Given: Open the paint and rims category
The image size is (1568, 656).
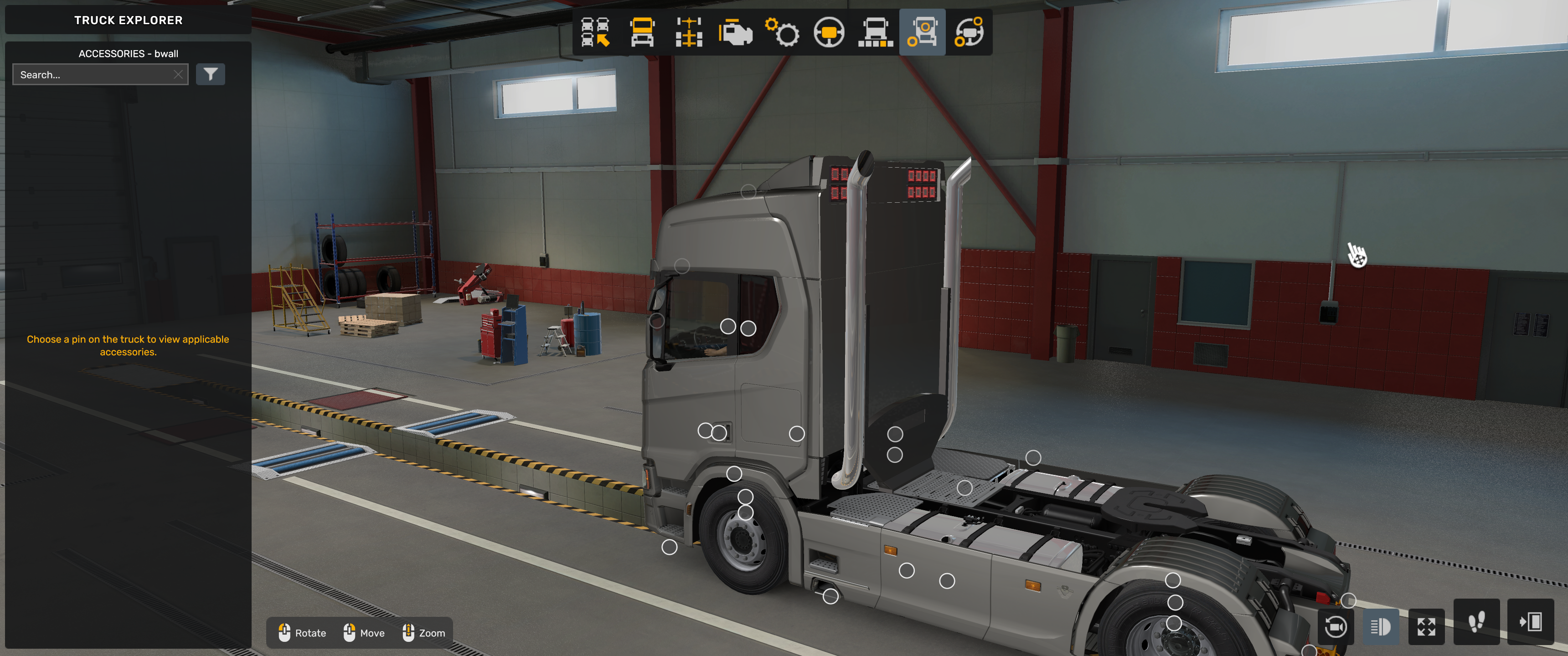Looking at the screenshot, I should coord(970,33).
